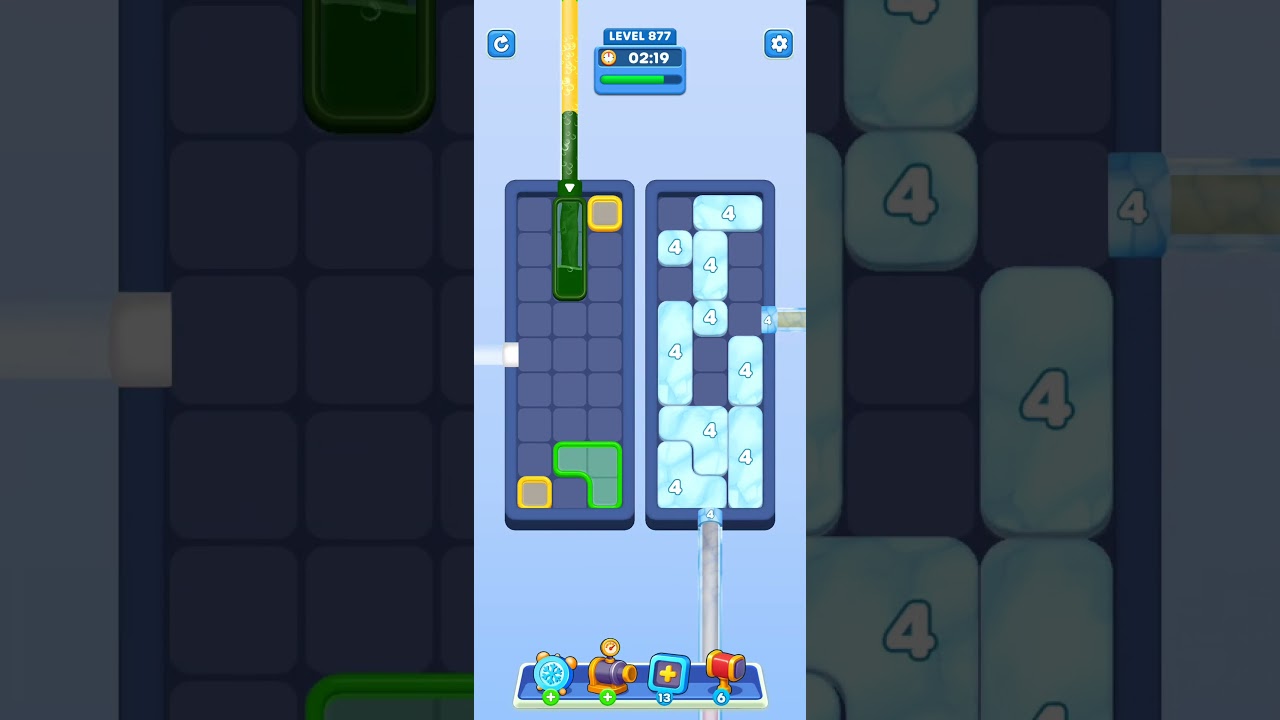Click the restart level icon
The width and height of the screenshot is (1280, 720).
[502, 44]
